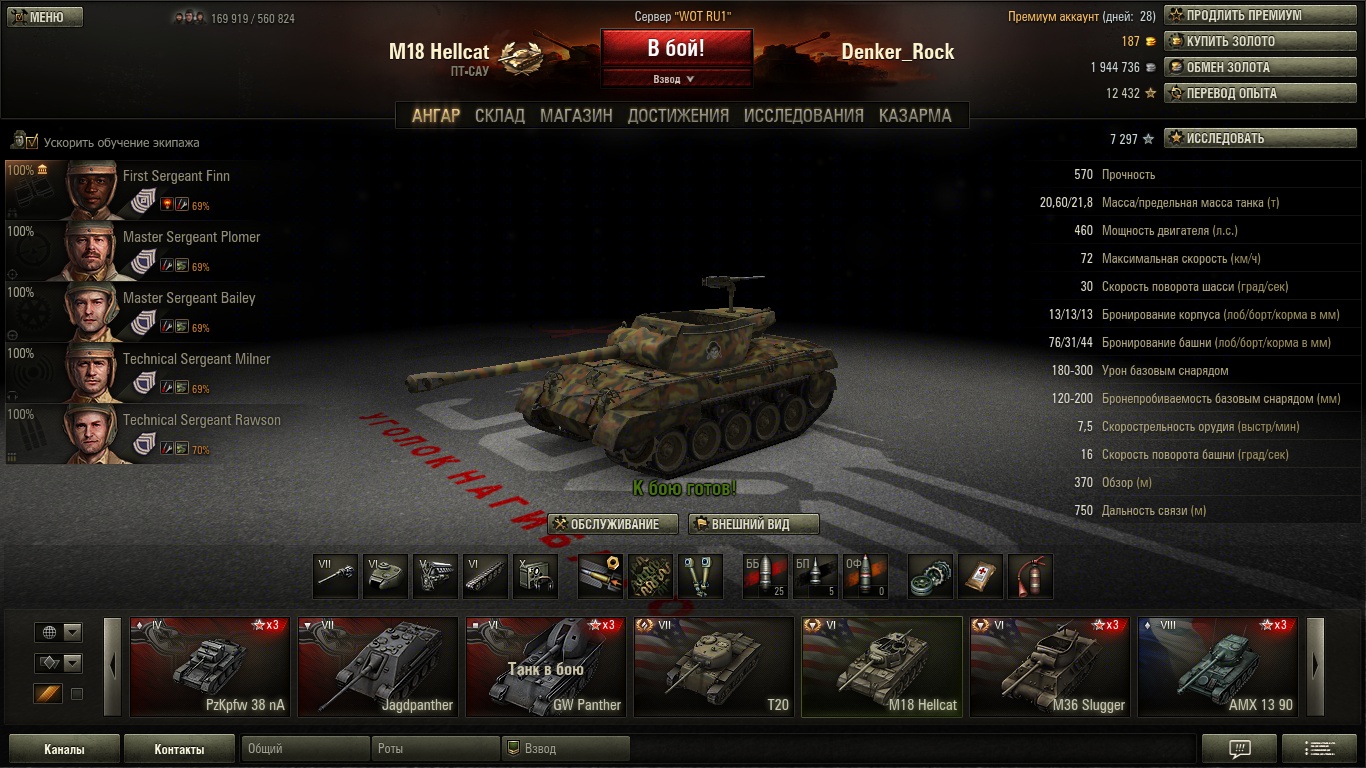Open the Каналы chat channels

[x=64, y=749]
